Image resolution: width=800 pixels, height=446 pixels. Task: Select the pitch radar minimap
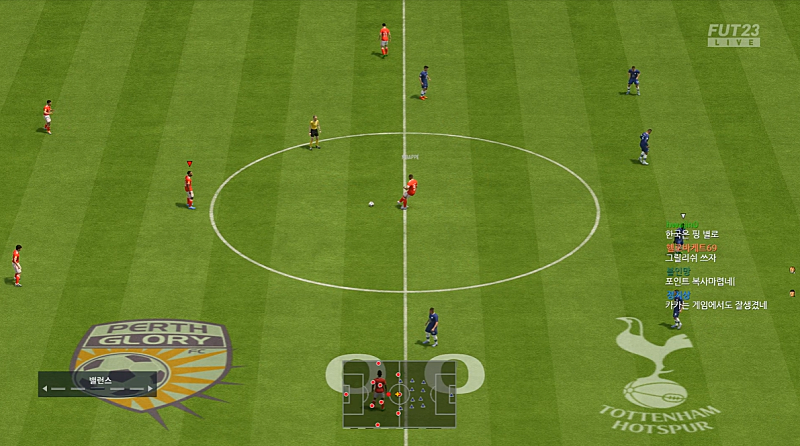coord(399,394)
